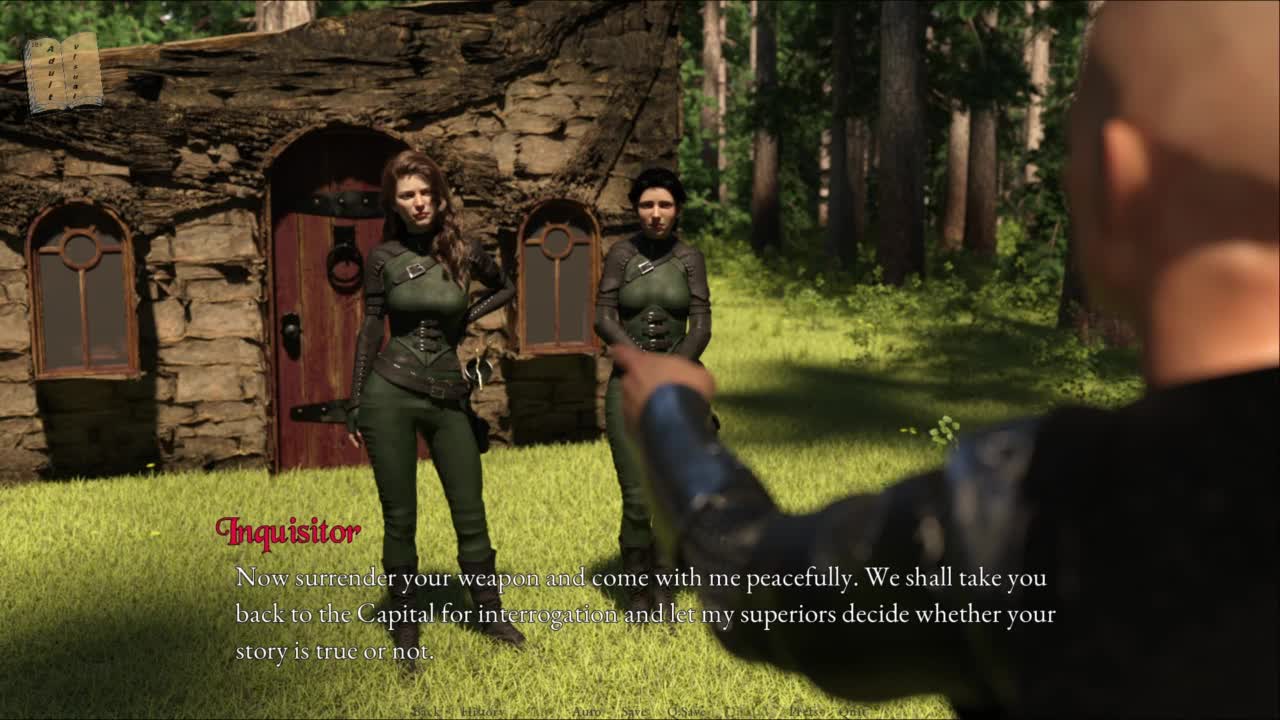
Task: Open the Prefs settings screen
Action: pyautogui.click(x=806, y=711)
